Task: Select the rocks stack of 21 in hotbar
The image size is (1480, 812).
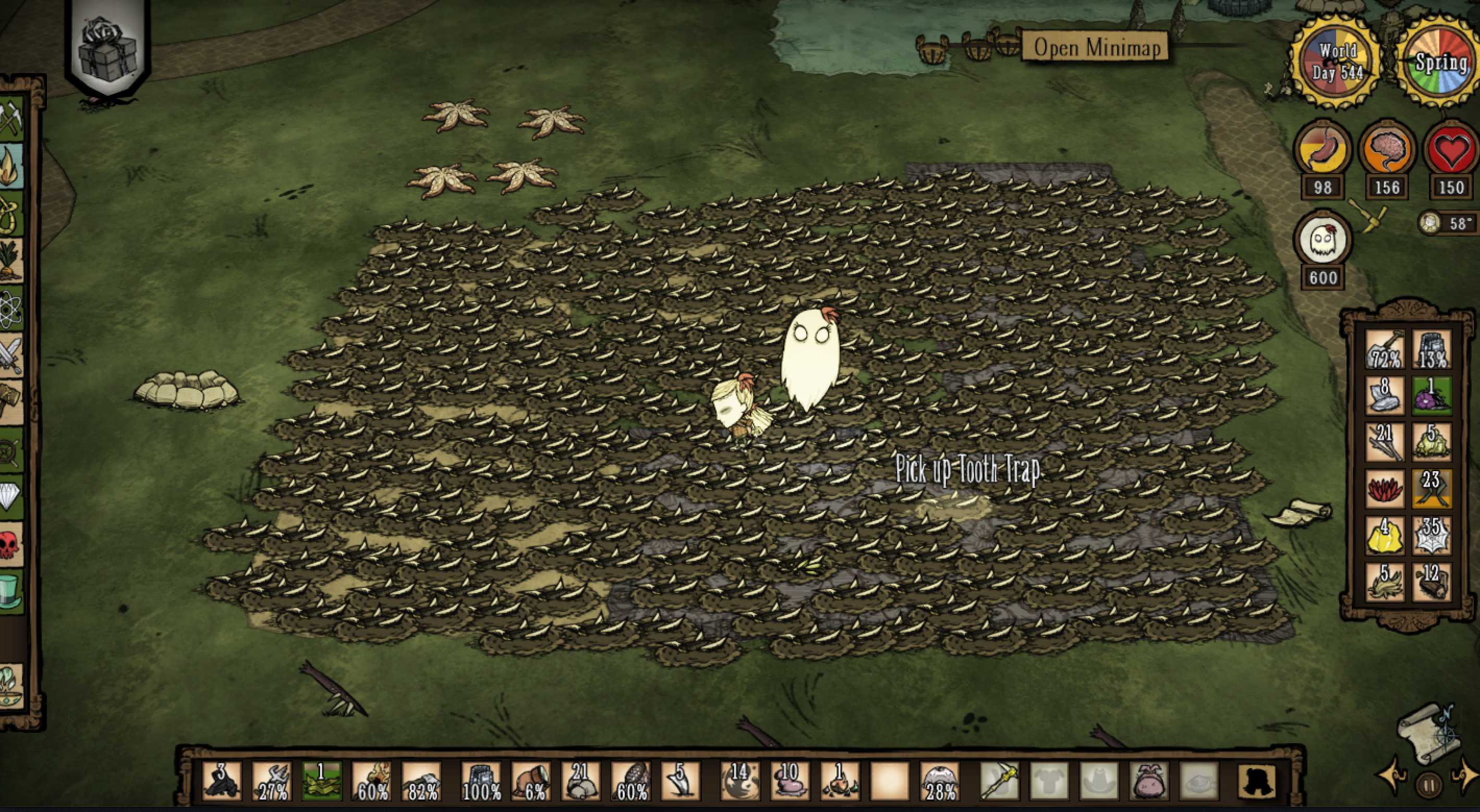Action: 580,781
